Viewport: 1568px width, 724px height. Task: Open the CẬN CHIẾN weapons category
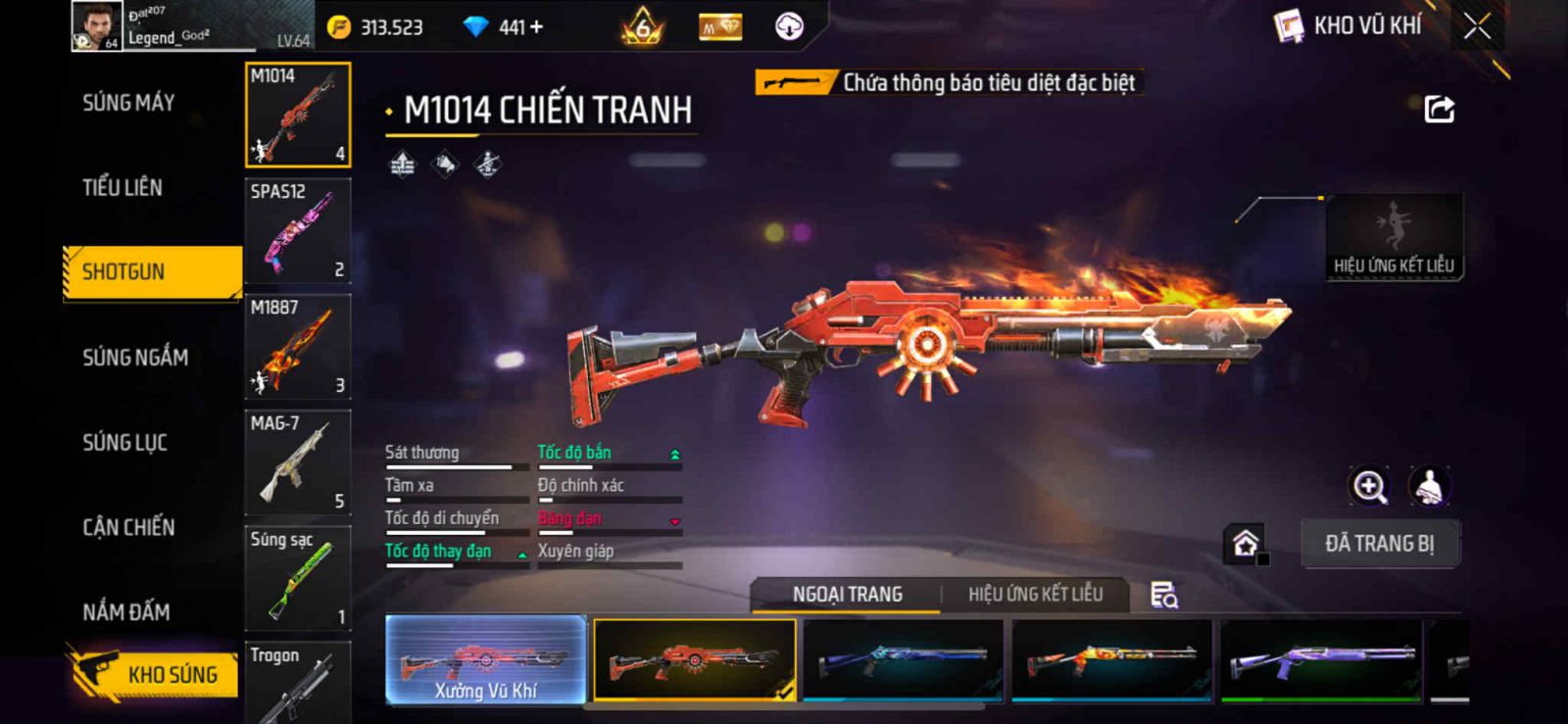coord(128,528)
